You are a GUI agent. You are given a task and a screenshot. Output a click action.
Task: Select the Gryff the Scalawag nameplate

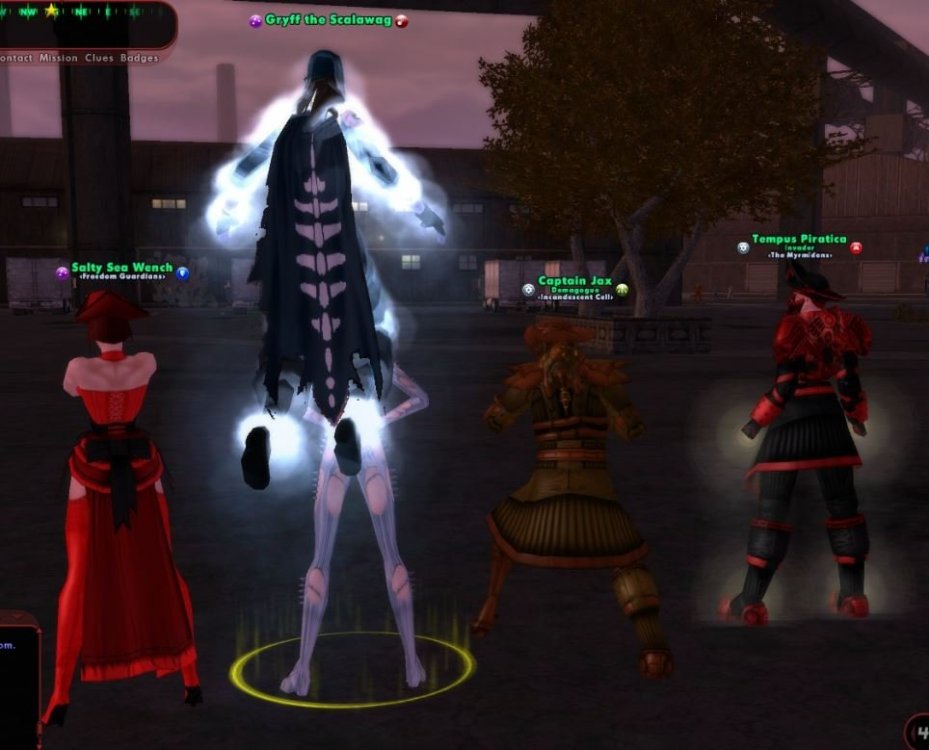(328, 20)
